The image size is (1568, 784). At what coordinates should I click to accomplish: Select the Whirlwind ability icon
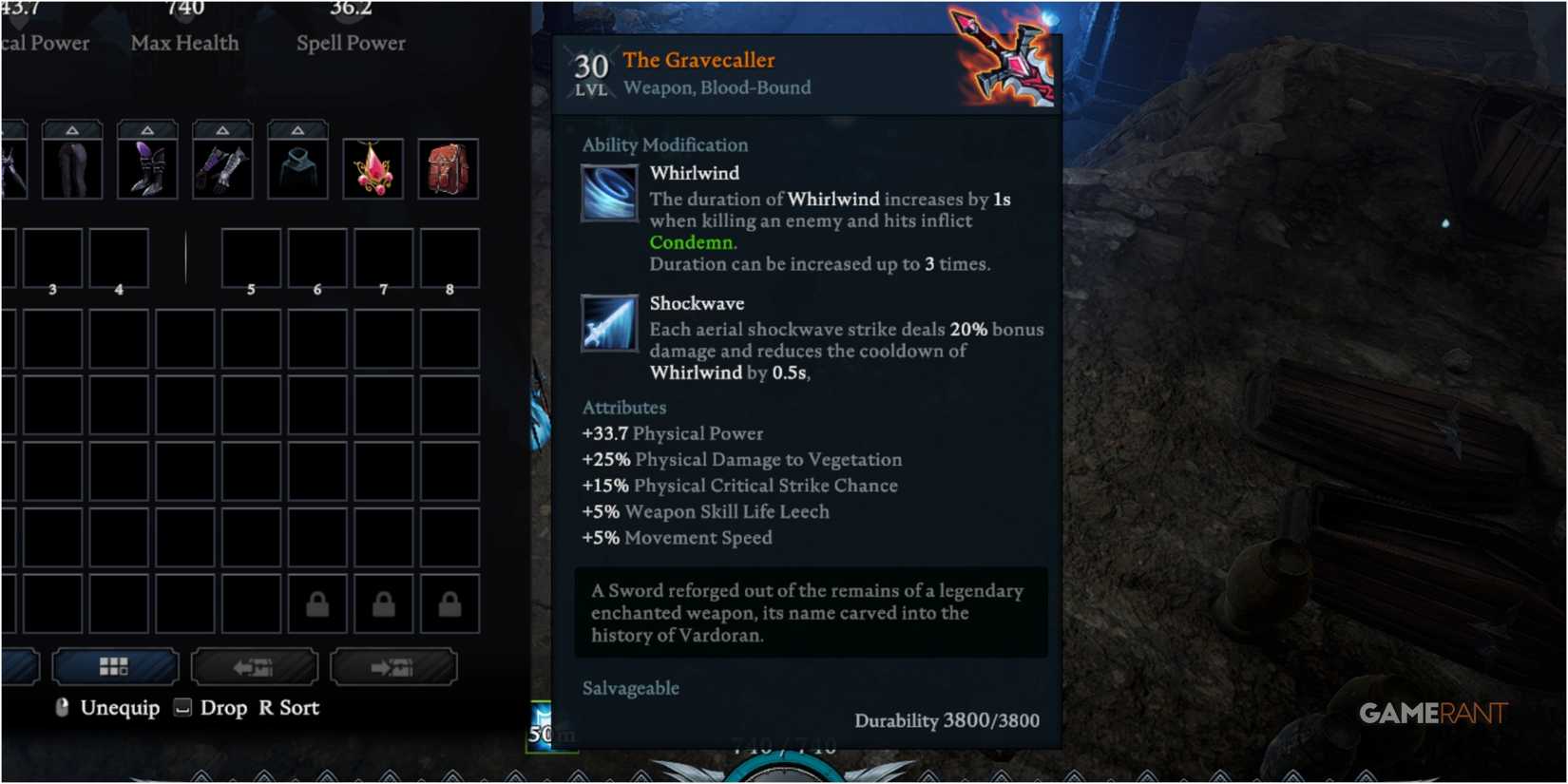[x=608, y=194]
